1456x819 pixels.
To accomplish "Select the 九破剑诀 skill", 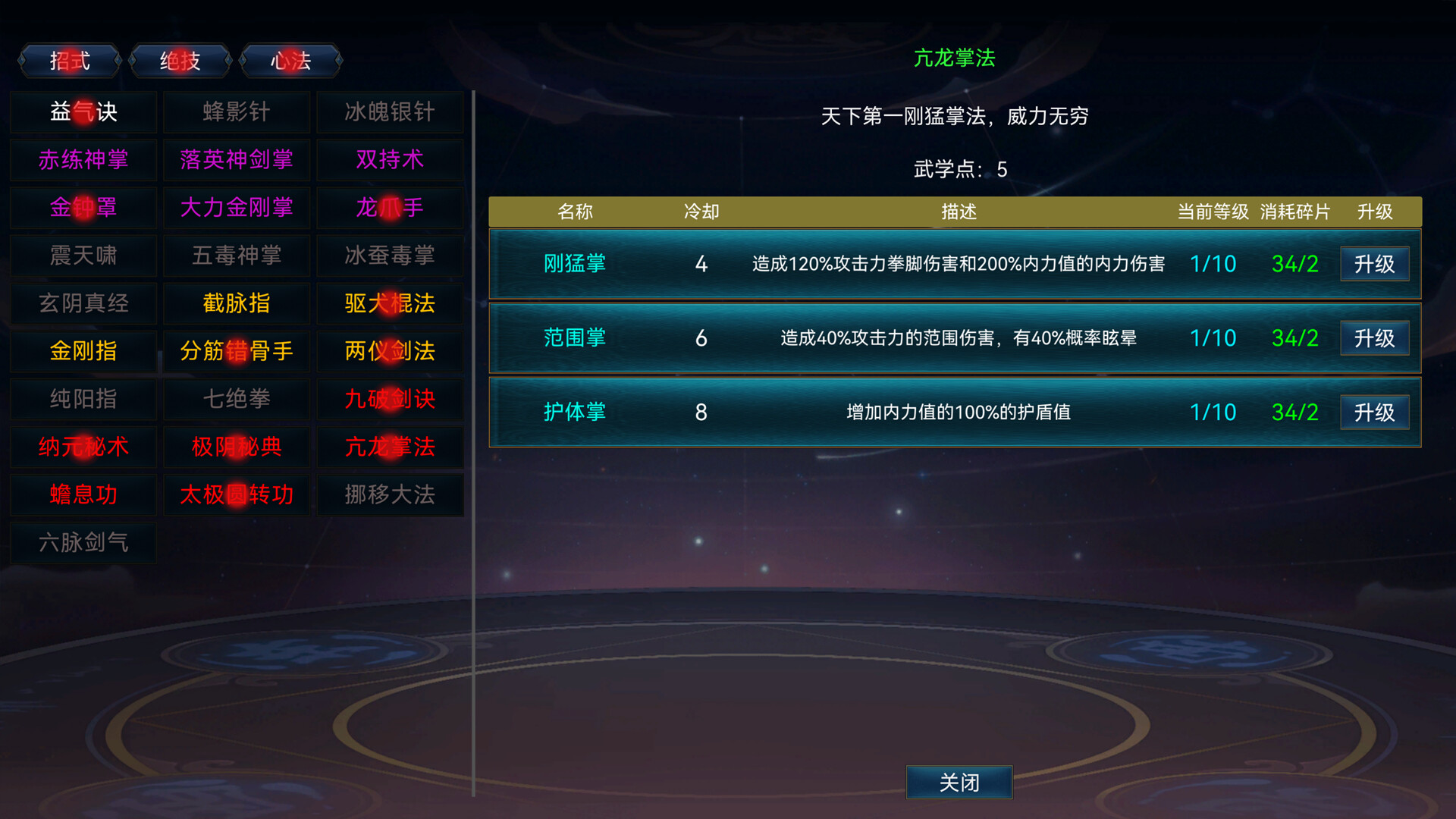I will pos(390,400).
